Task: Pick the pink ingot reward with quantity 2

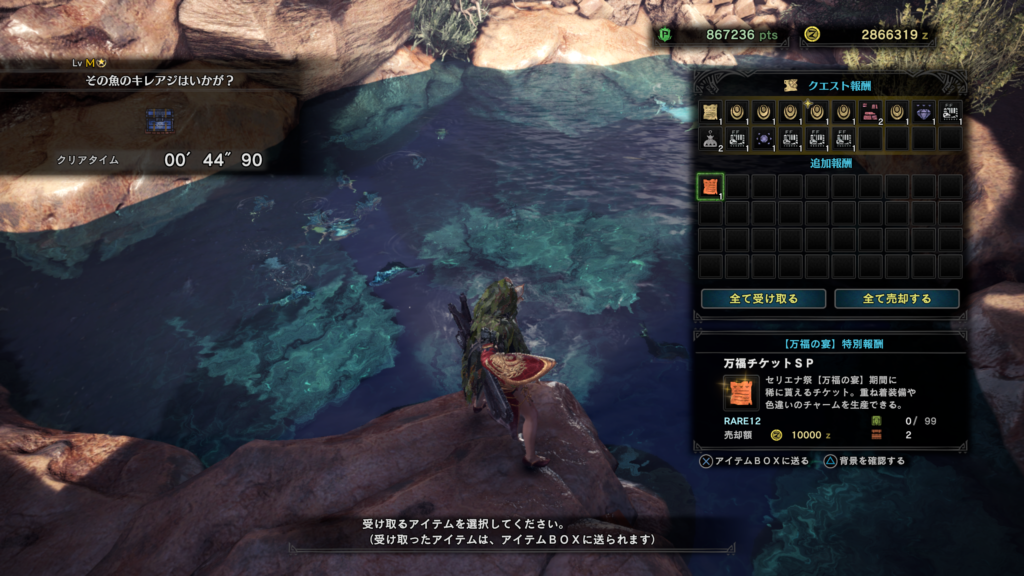Action: coord(870,112)
